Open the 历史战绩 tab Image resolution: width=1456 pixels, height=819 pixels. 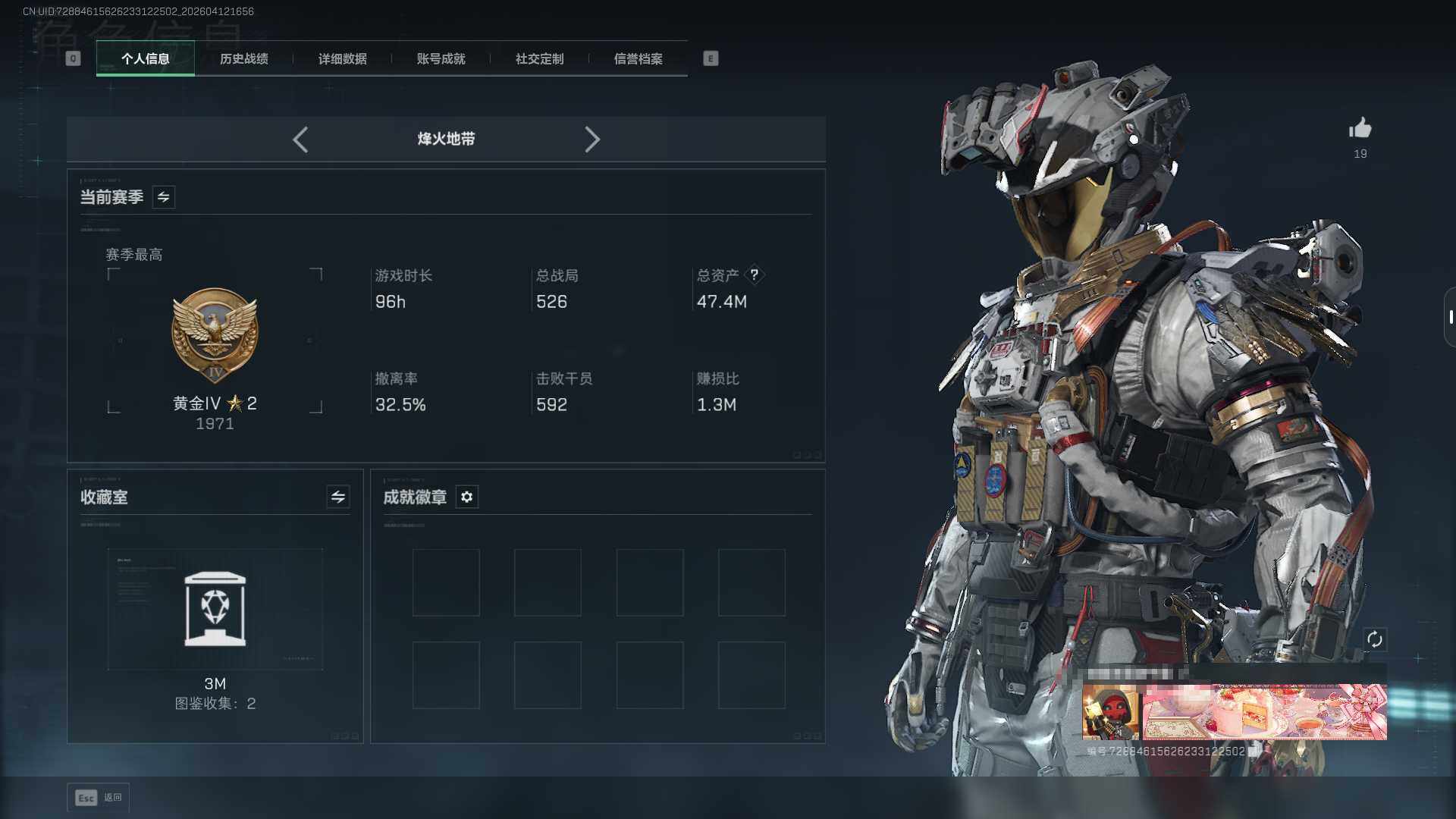(243, 58)
